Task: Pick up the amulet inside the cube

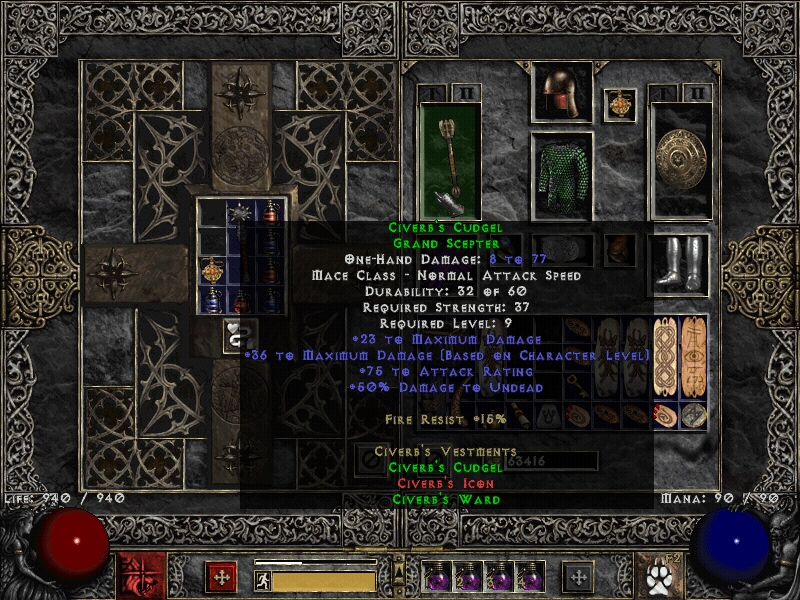Action: coord(211,269)
